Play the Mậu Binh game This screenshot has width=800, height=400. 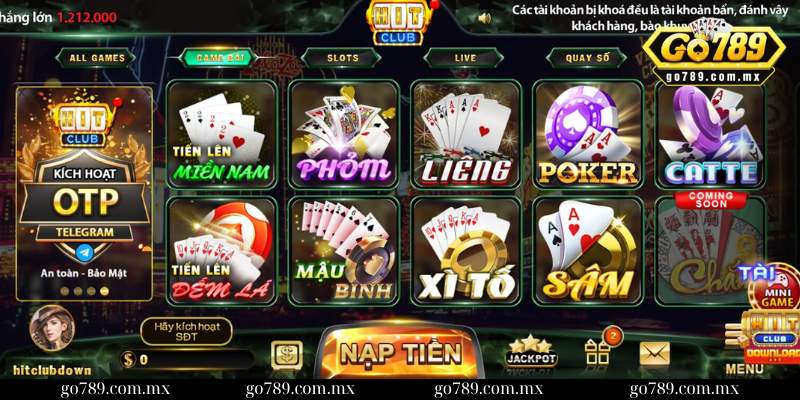pos(344,250)
